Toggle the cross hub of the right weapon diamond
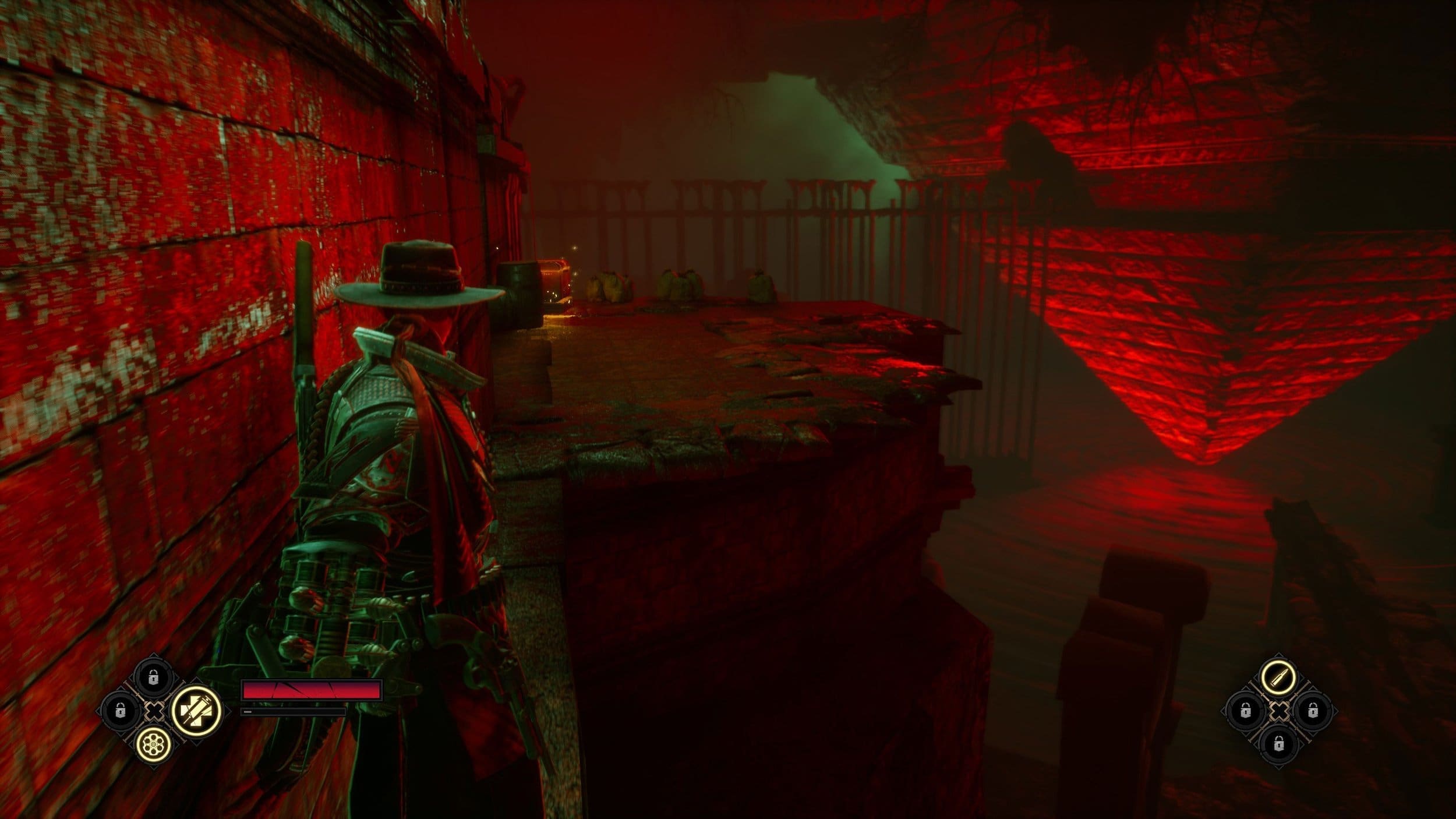Viewport: 1456px width, 819px height. (x=1279, y=711)
